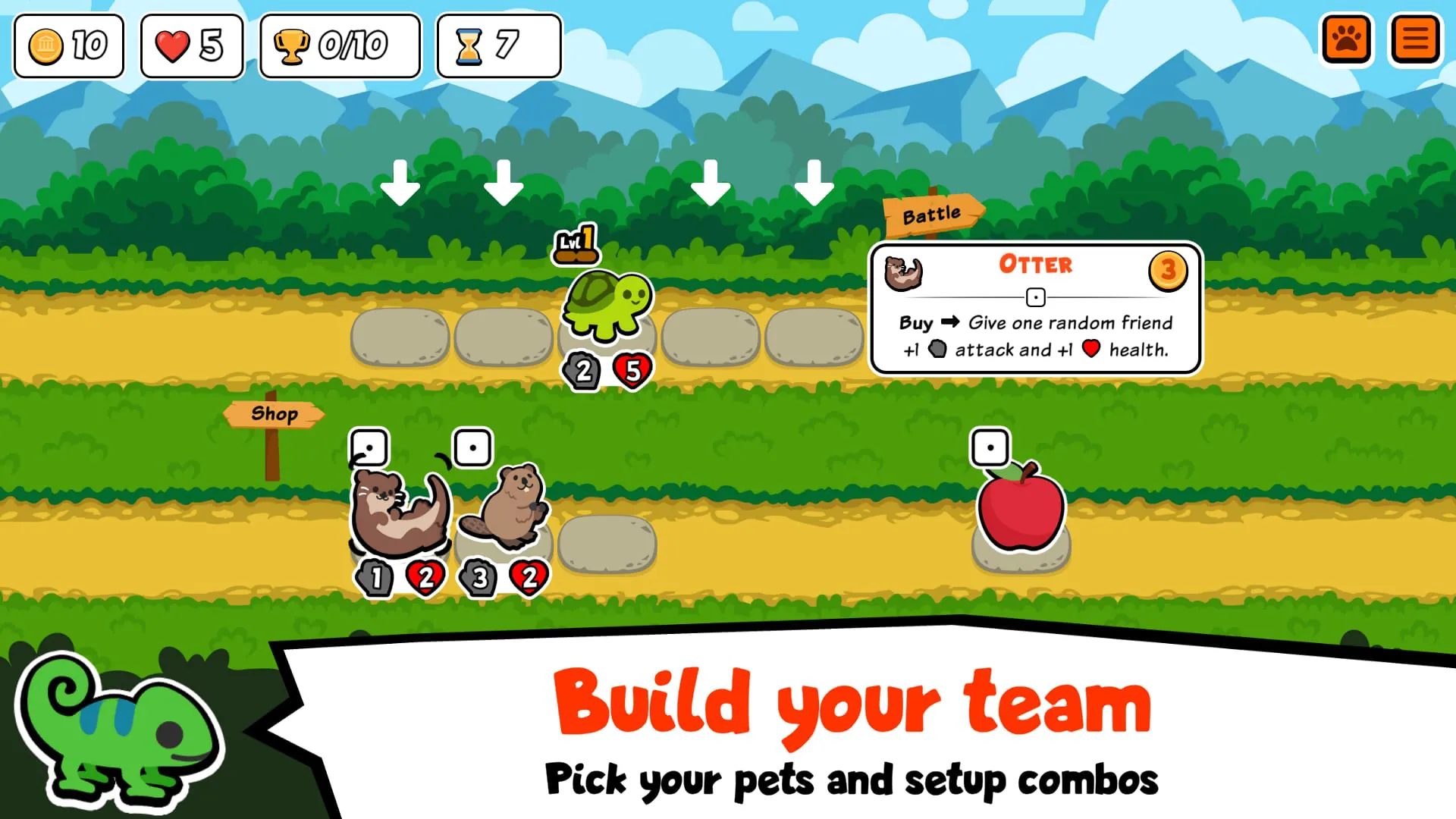Click the Otter level progress bar

pyautogui.click(x=1036, y=297)
